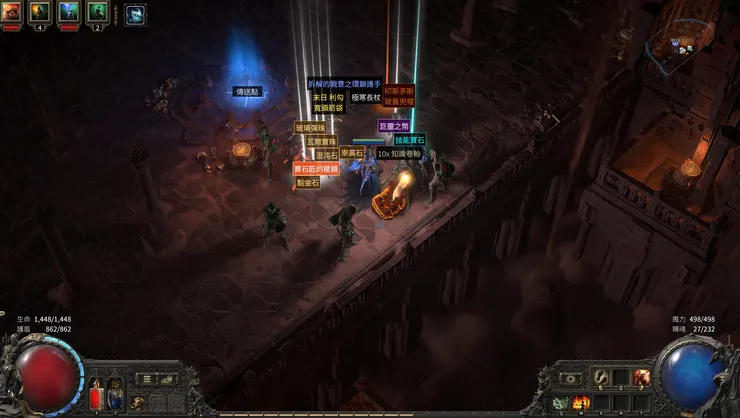The width and height of the screenshot is (740, 418).
Task: Select the red buff icon at top-left
Action: pos(12,13)
